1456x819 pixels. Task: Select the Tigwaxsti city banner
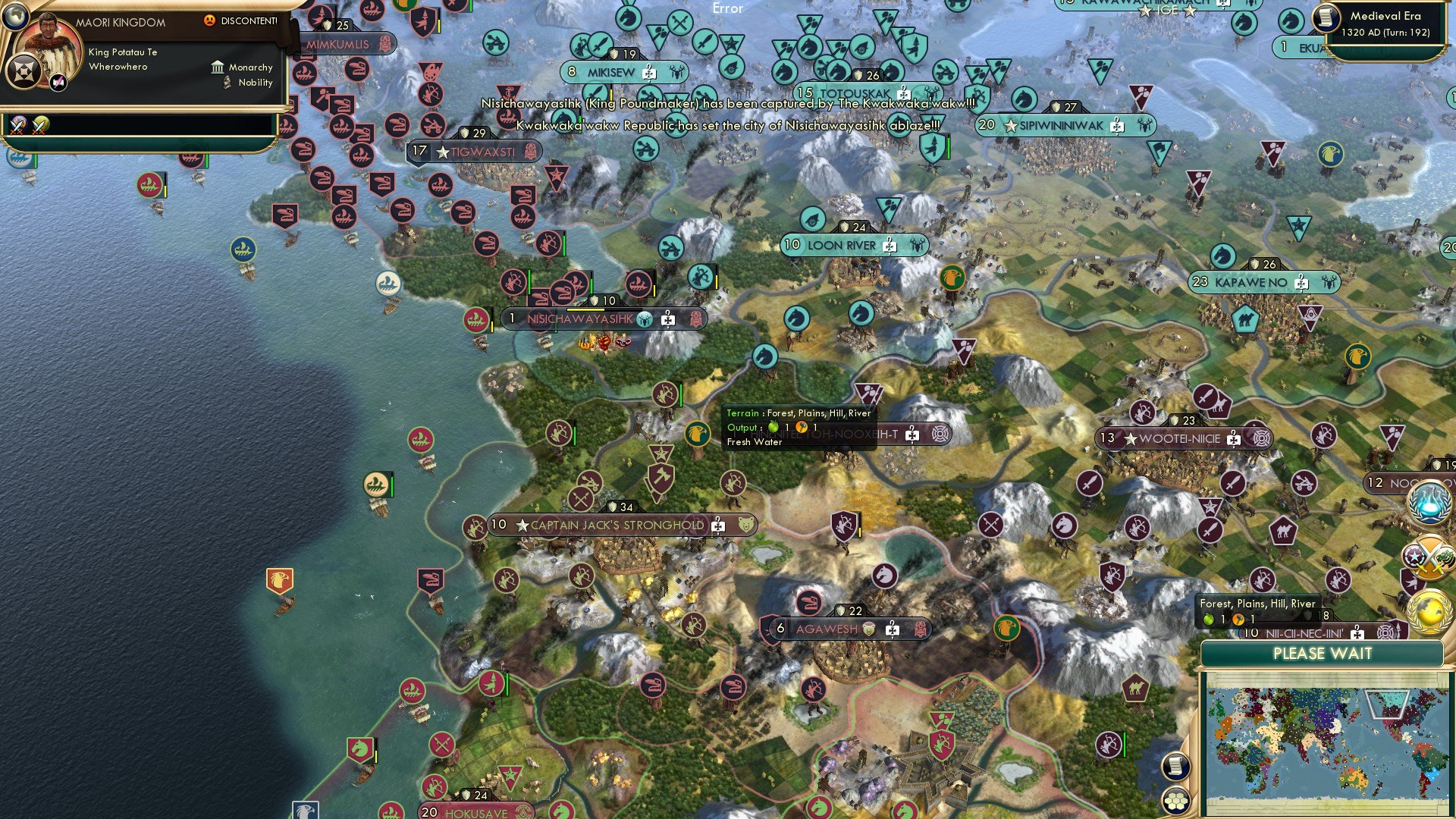coord(482,152)
